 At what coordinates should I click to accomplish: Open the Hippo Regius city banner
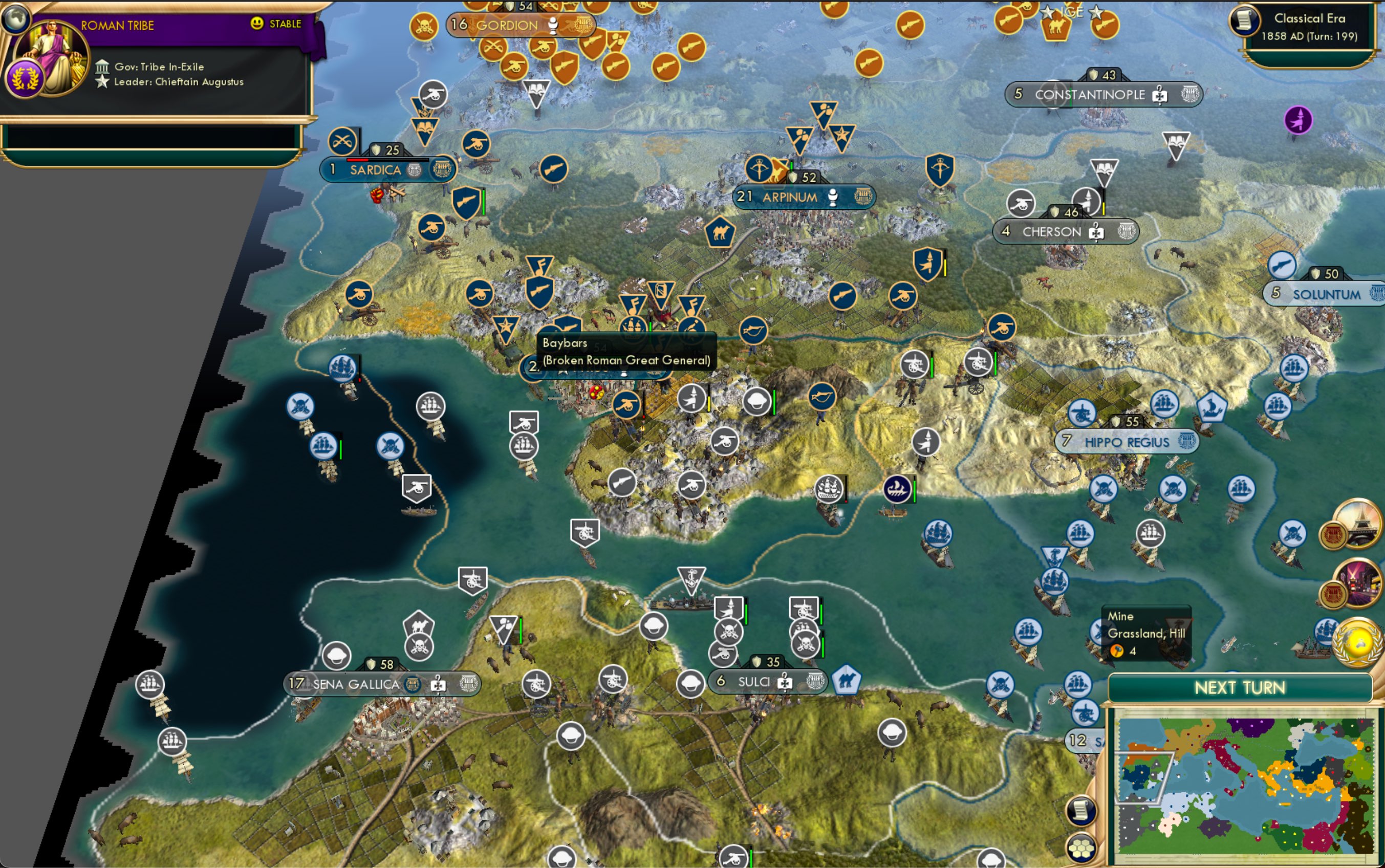tap(1126, 442)
